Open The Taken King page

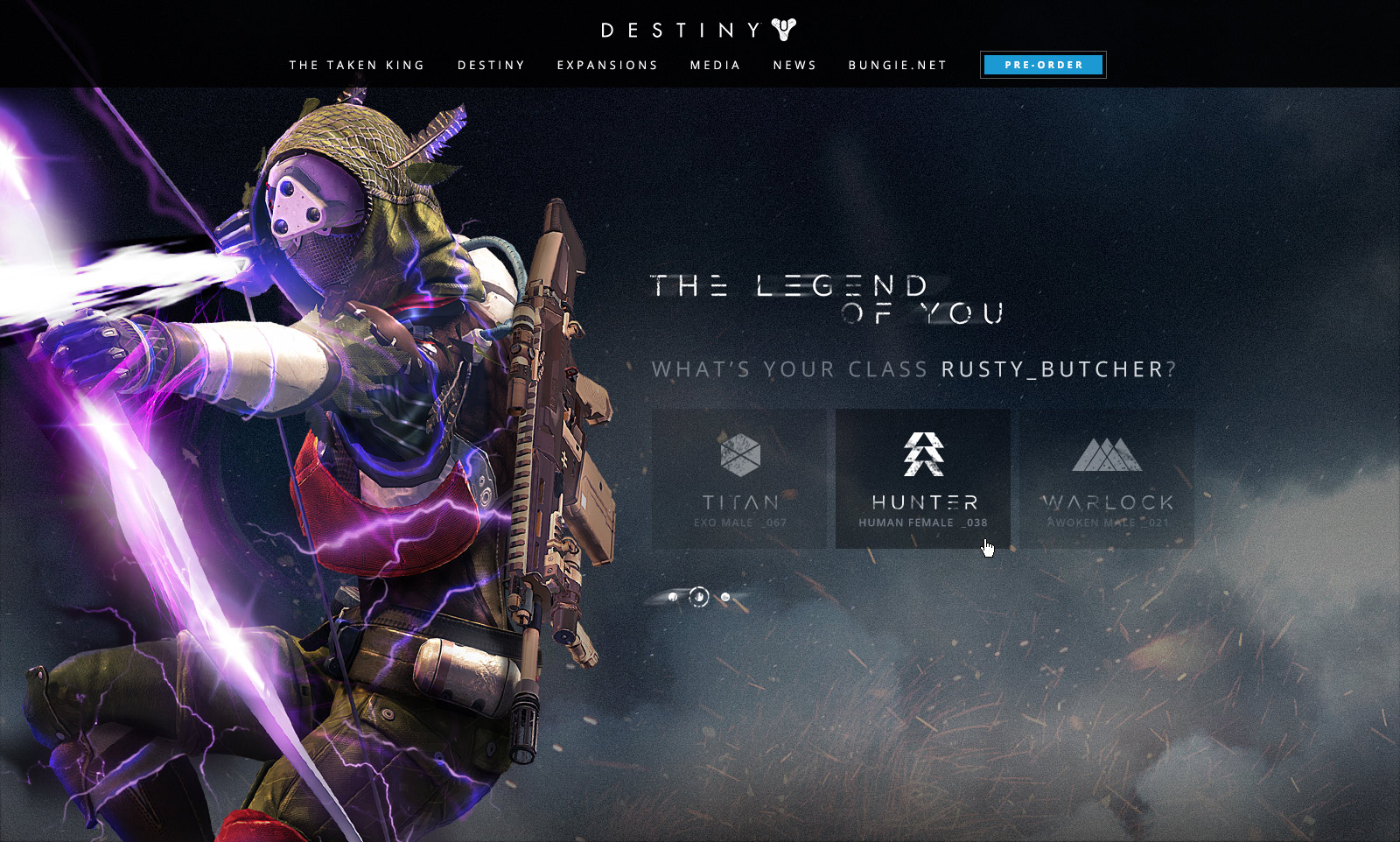pos(356,66)
